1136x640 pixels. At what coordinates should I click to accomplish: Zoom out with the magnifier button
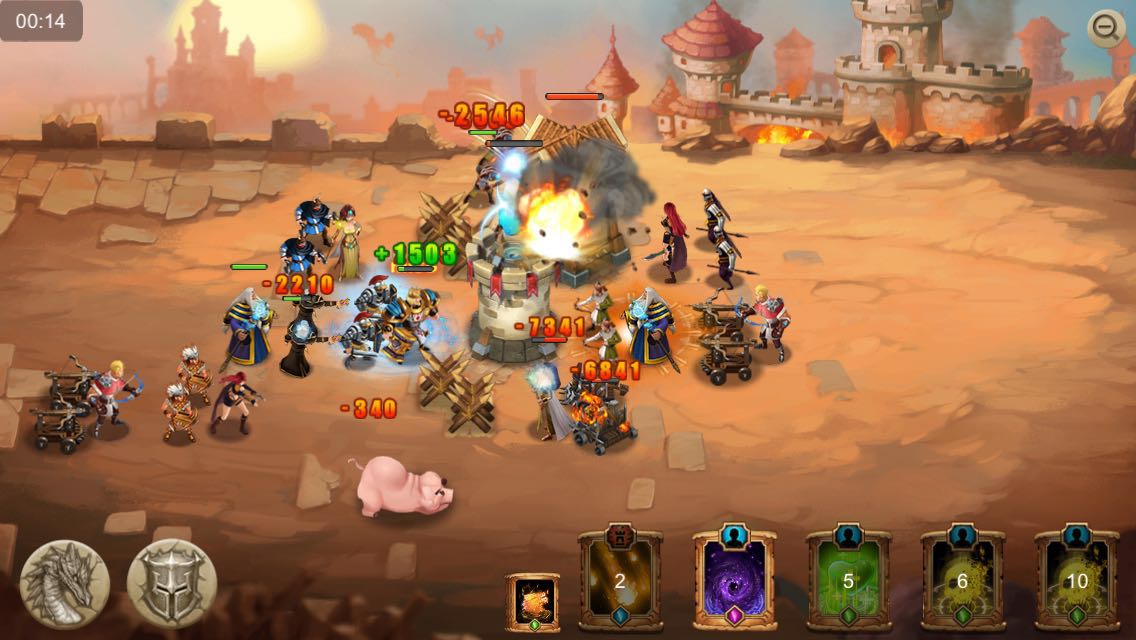click(x=1106, y=30)
